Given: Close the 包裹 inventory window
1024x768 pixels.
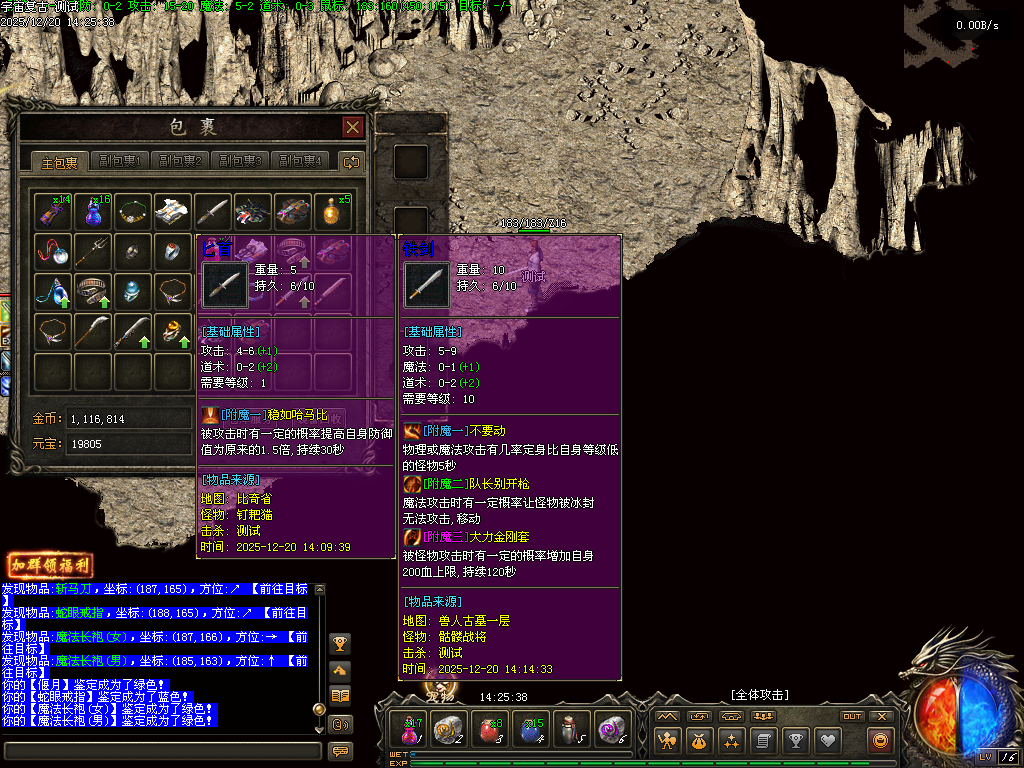Looking at the screenshot, I should point(352,127).
